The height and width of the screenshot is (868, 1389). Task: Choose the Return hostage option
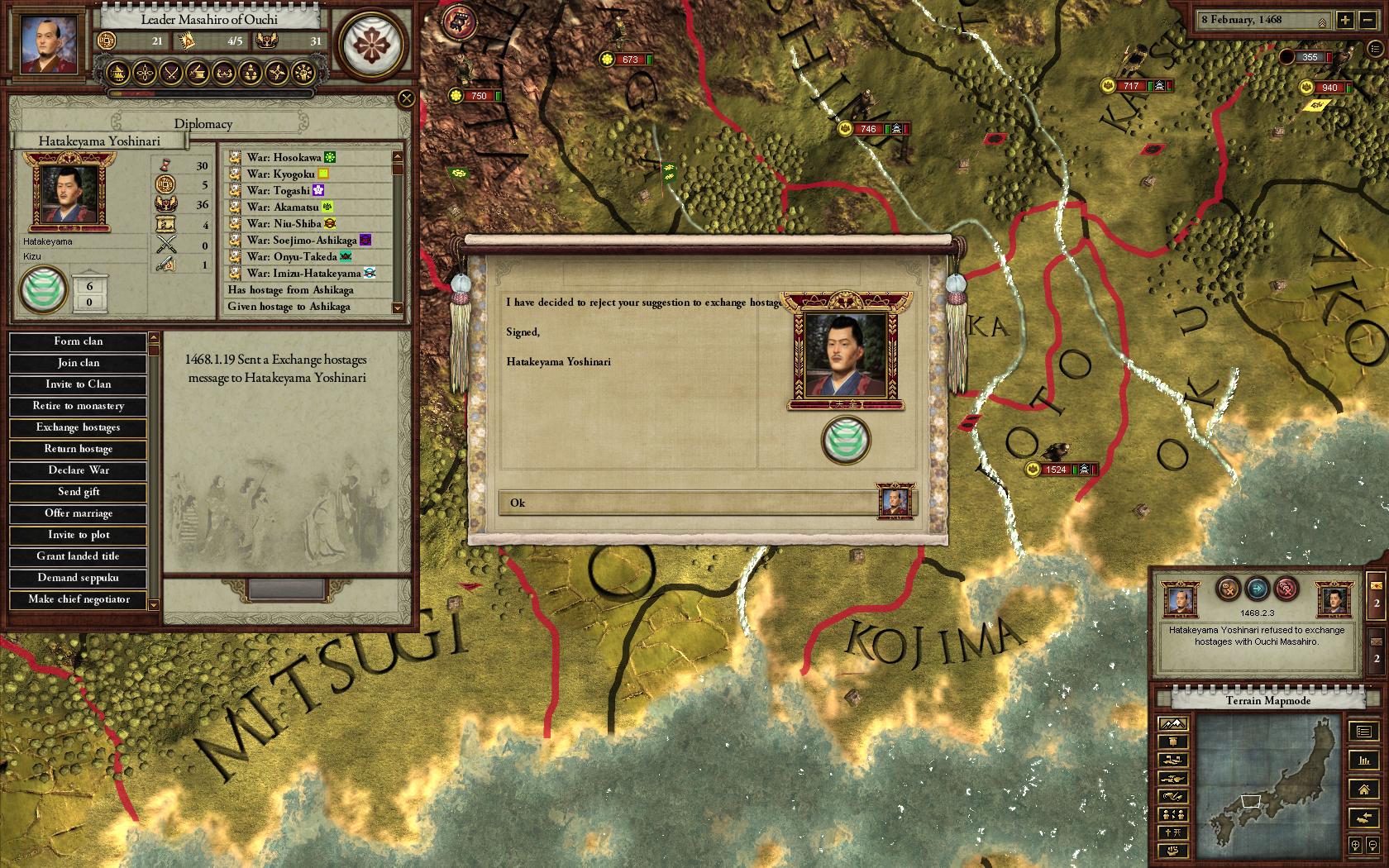click(79, 449)
